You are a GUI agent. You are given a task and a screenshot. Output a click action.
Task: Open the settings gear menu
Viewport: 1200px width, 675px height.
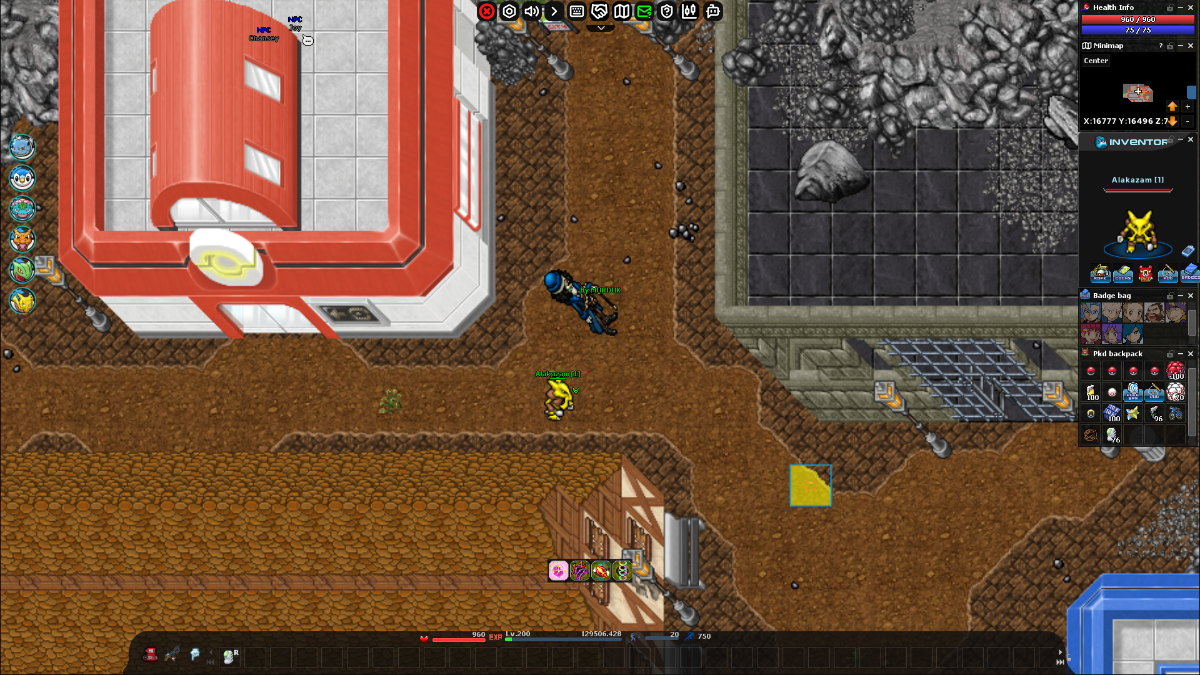coord(509,11)
